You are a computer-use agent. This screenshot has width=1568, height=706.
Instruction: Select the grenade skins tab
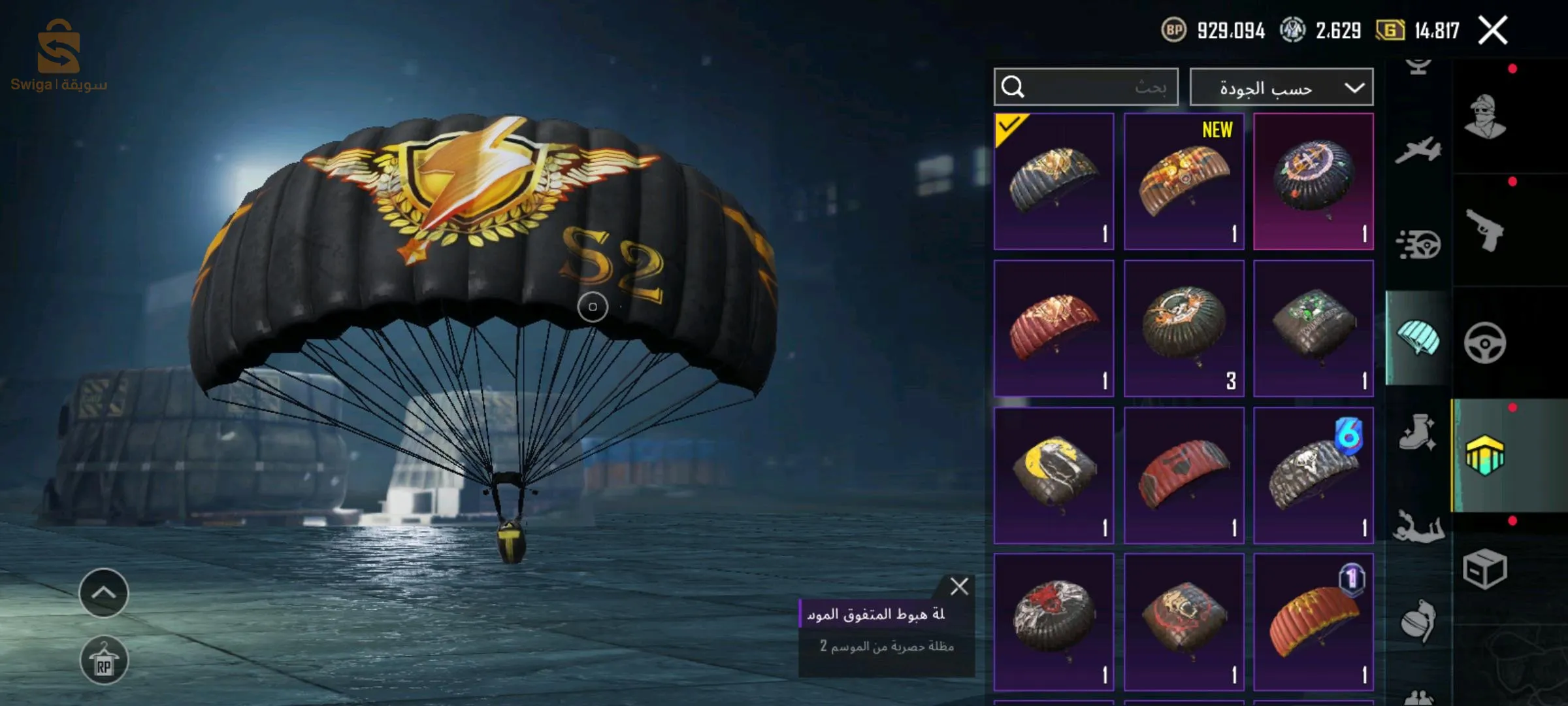(1418, 621)
